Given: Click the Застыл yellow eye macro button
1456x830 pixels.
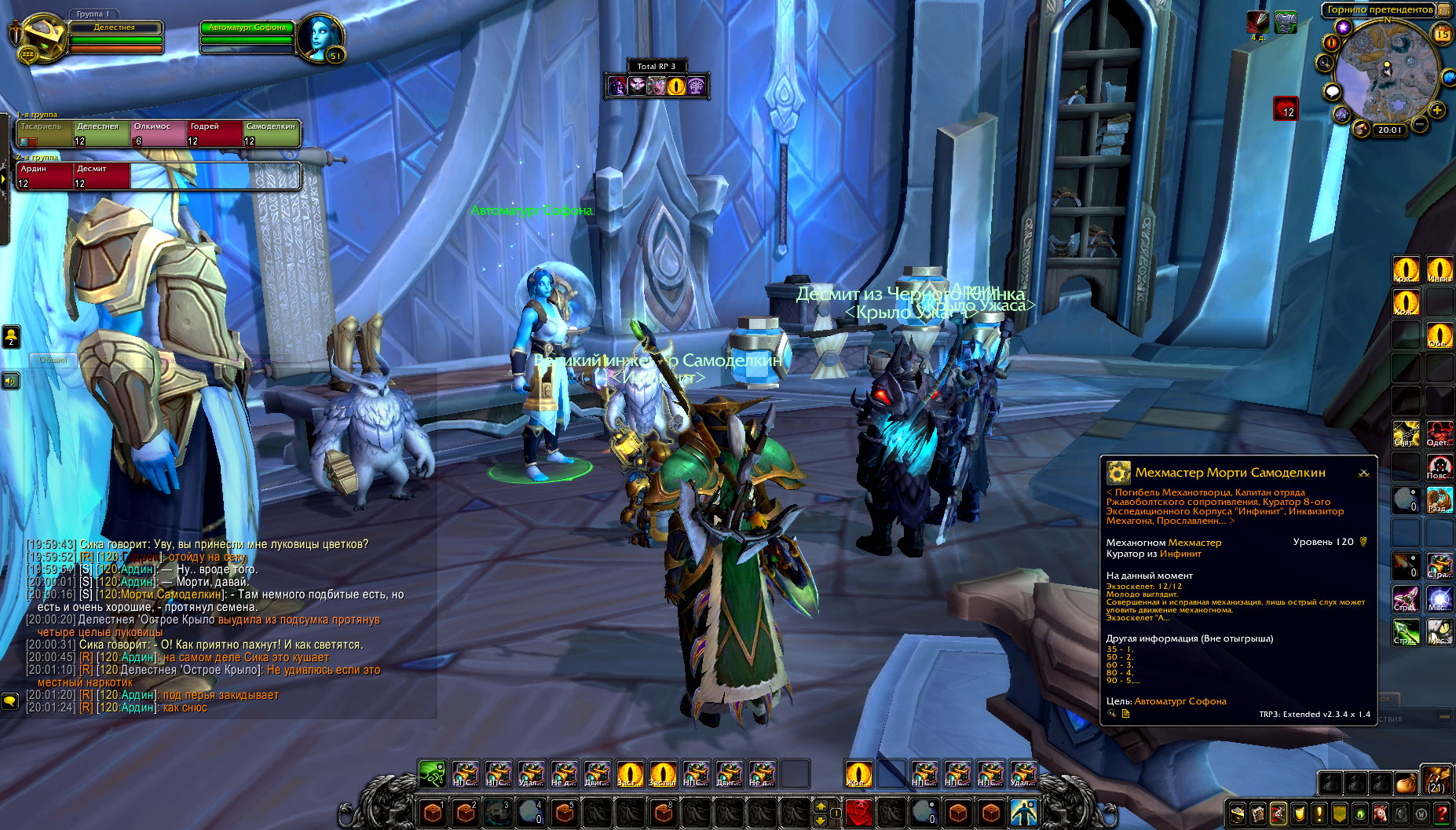Looking at the screenshot, I should [x=663, y=774].
